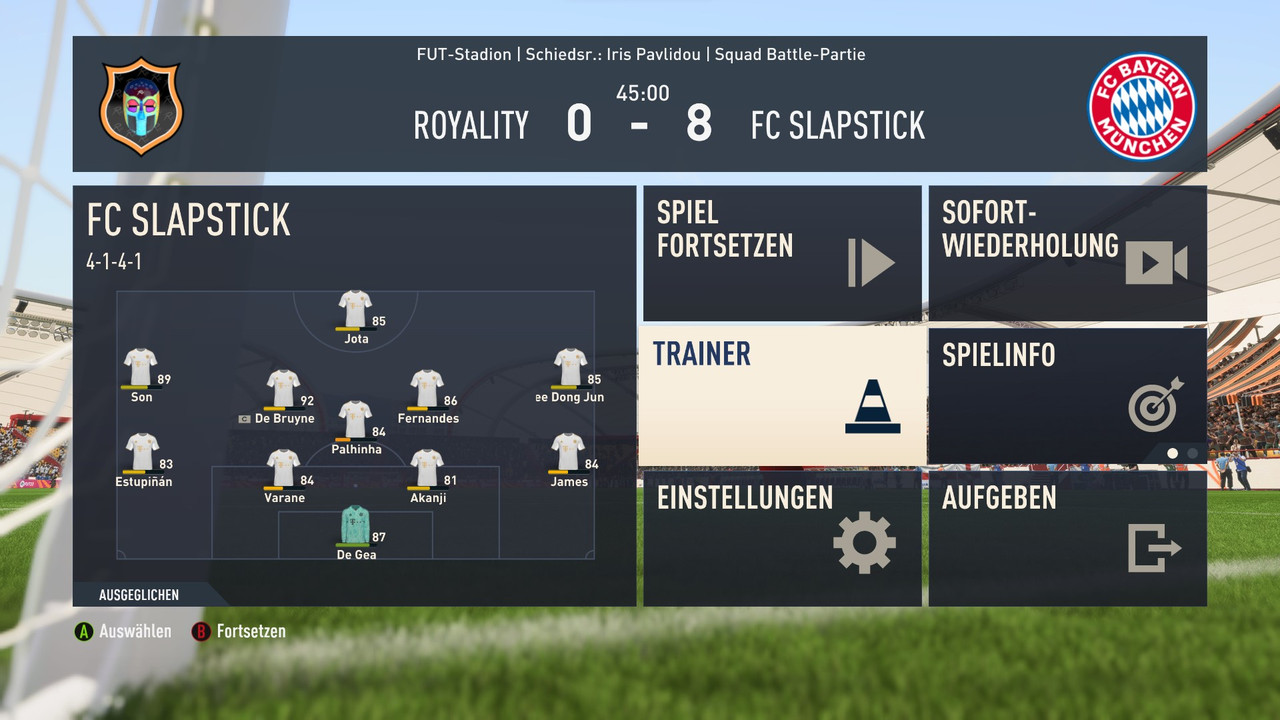This screenshot has width=1280, height=720.
Task: Choose Palhinha's player shirt
Action: point(355,420)
